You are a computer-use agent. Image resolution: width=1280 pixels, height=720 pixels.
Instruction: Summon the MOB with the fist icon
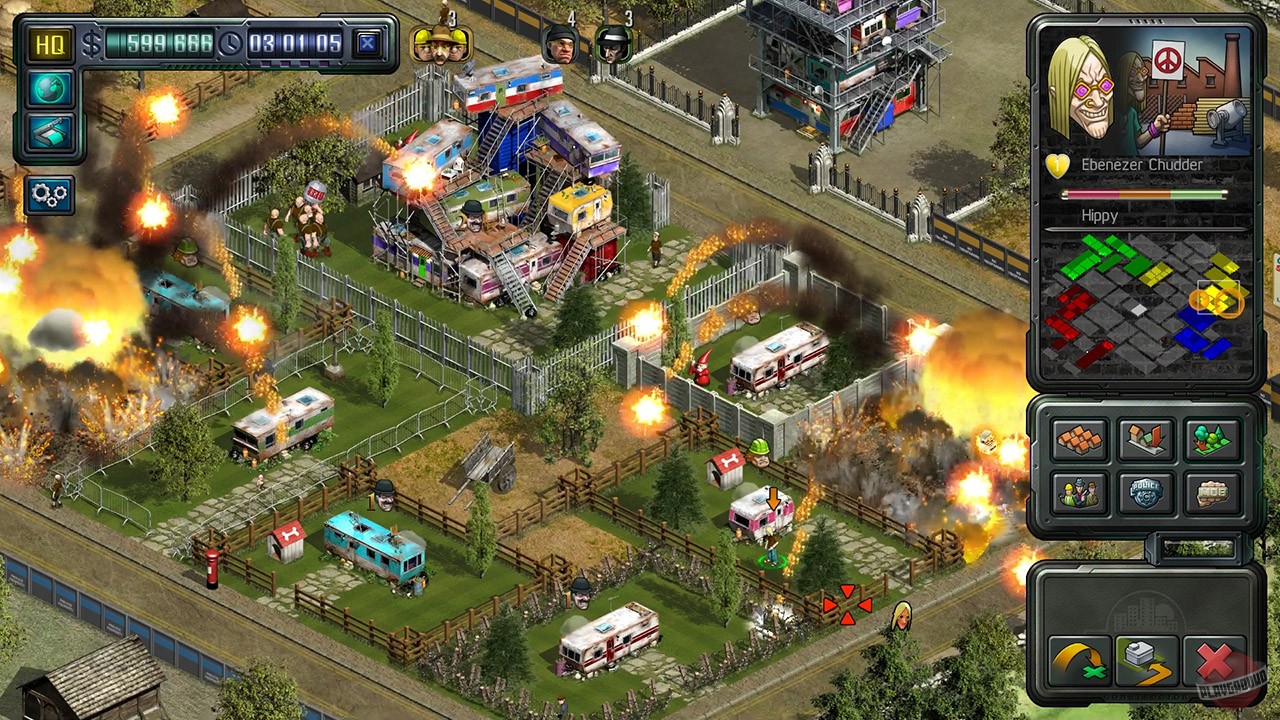coord(1212,492)
